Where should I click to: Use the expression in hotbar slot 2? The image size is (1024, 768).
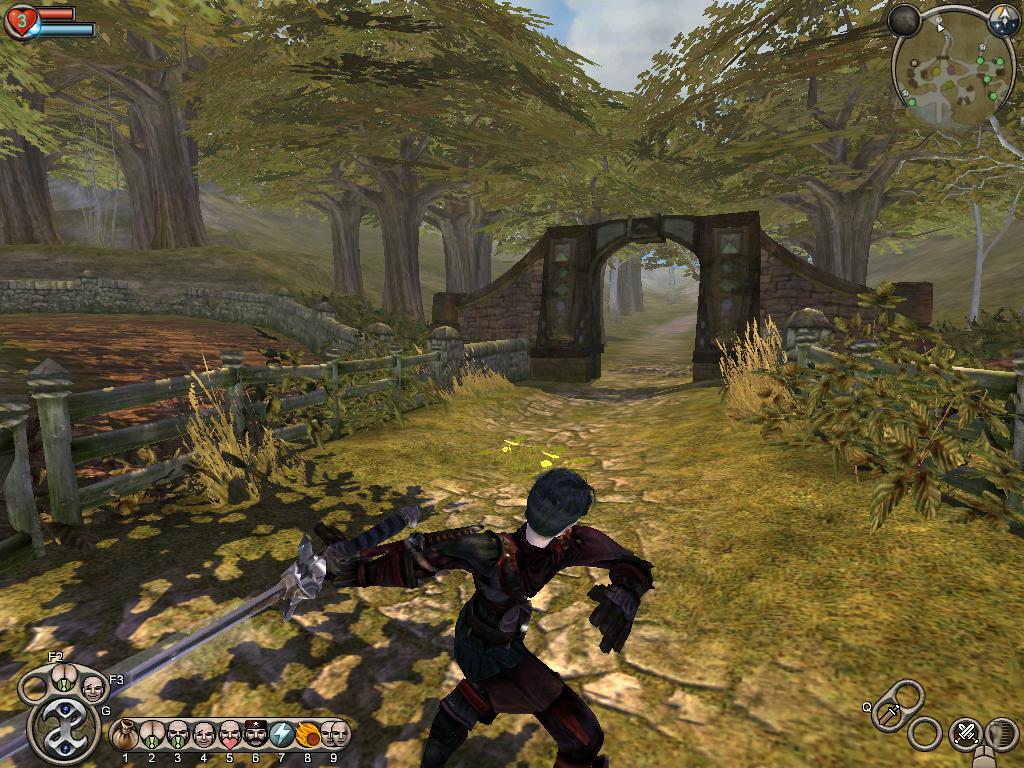(152, 735)
